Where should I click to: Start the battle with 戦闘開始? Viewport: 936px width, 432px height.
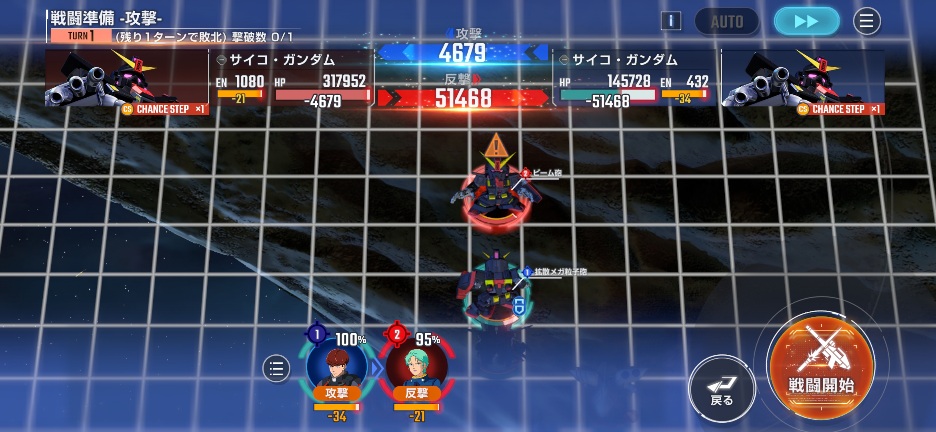[820, 358]
